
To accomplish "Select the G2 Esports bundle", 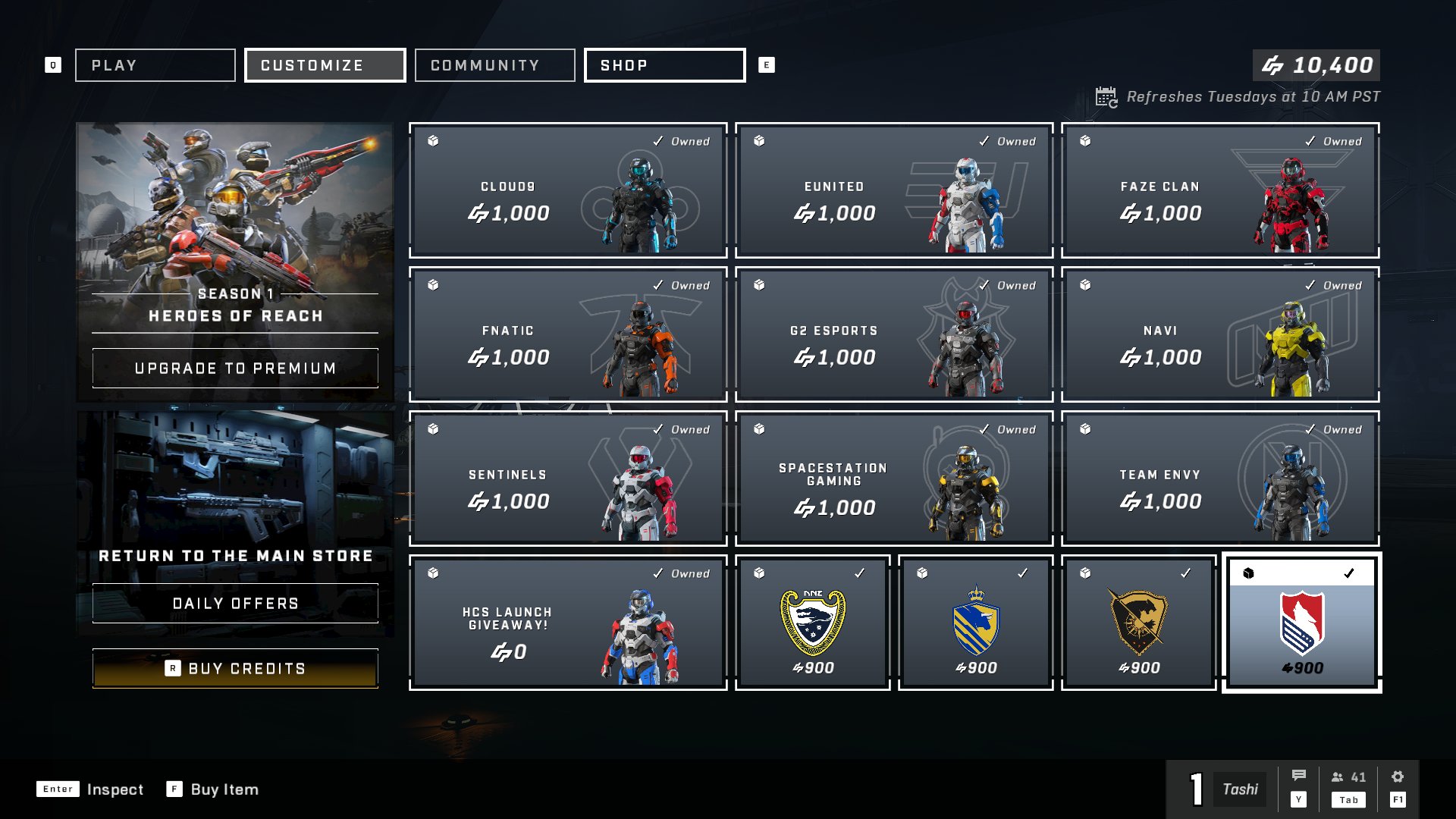I will 894,334.
